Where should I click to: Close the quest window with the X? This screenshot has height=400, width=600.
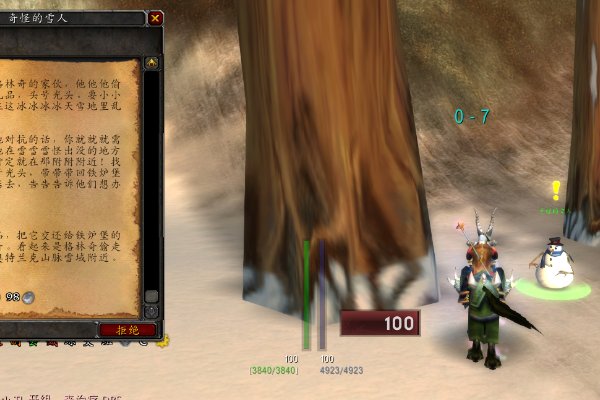(155, 18)
